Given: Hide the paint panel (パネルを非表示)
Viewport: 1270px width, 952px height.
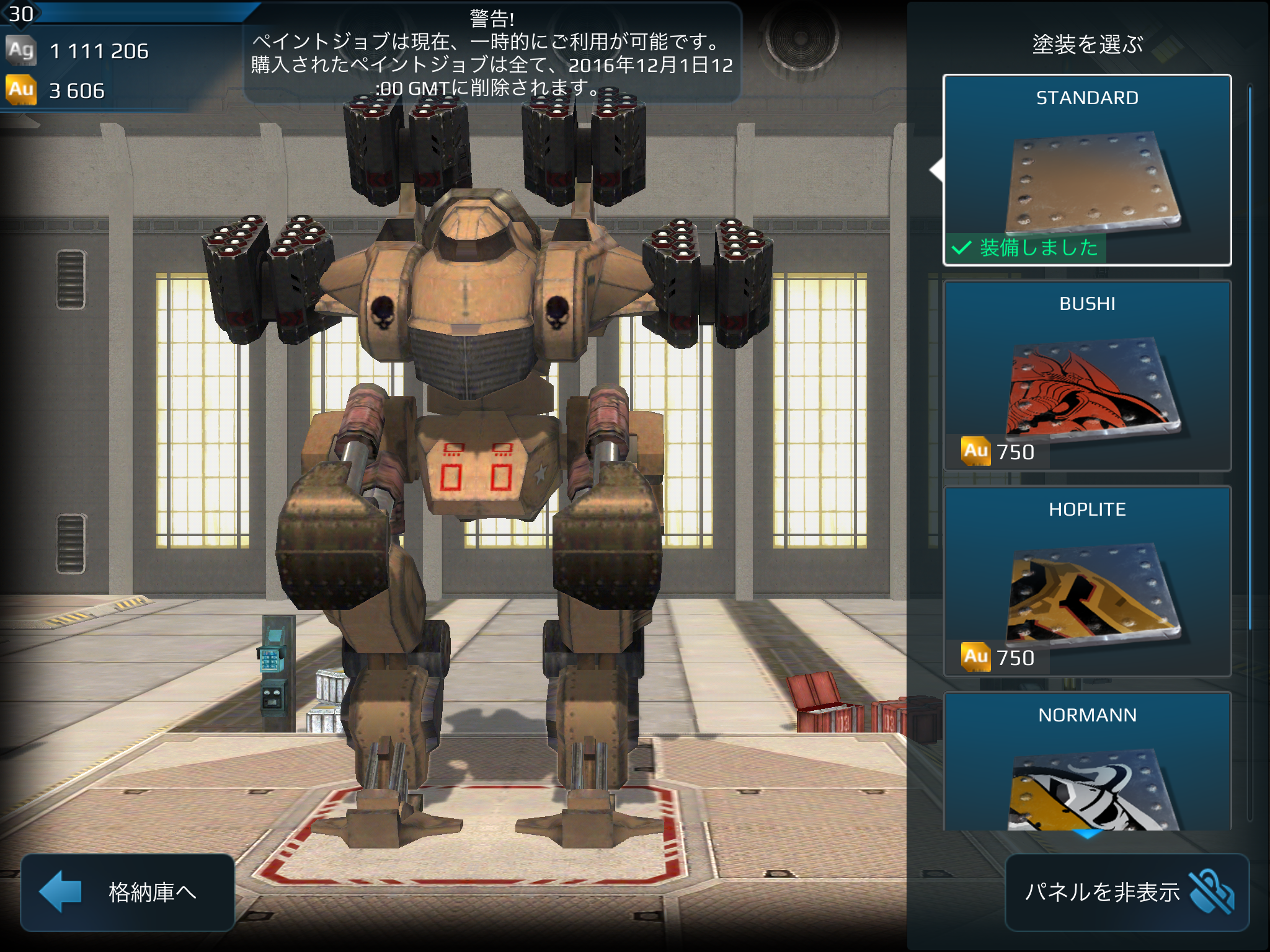Looking at the screenshot, I should (1126, 892).
